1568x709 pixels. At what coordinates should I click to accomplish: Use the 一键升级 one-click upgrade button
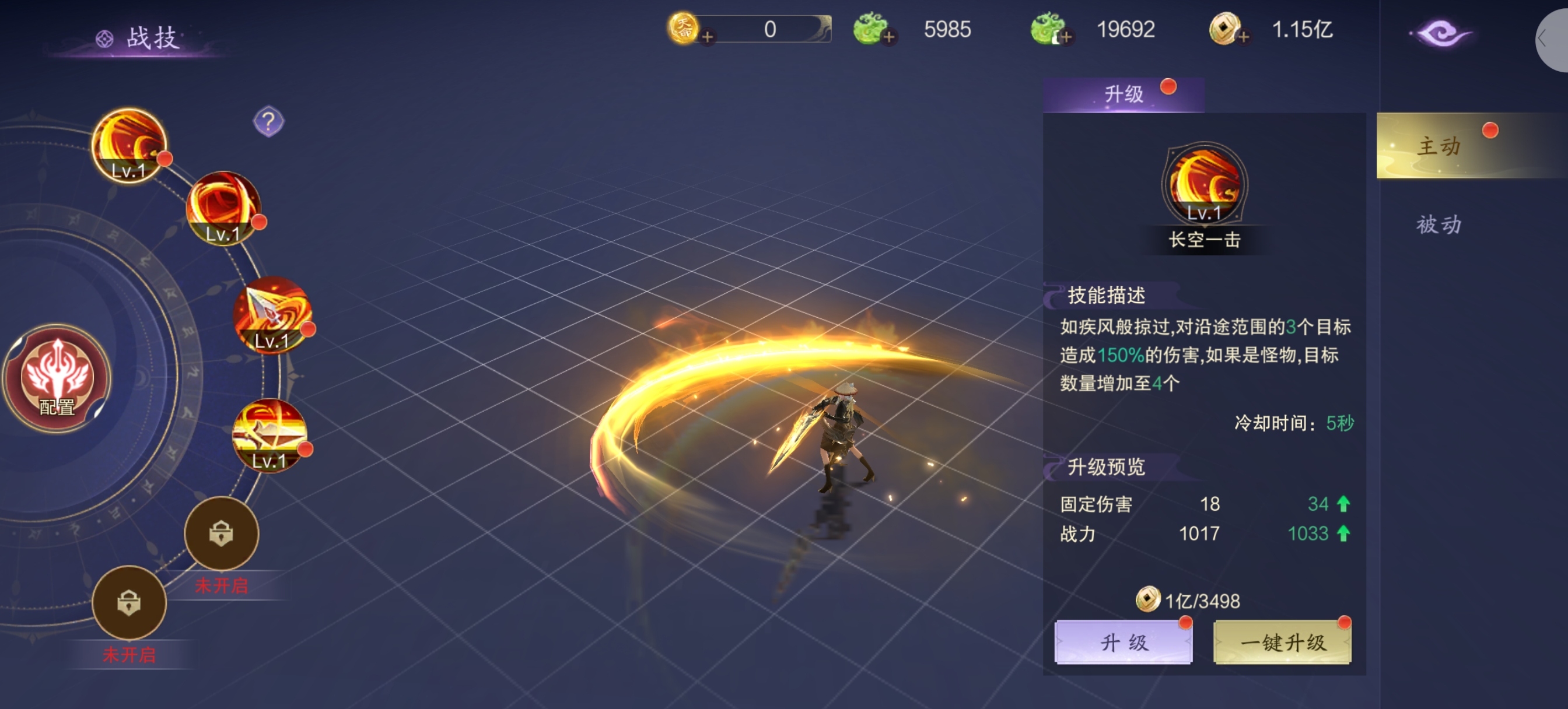1282,642
